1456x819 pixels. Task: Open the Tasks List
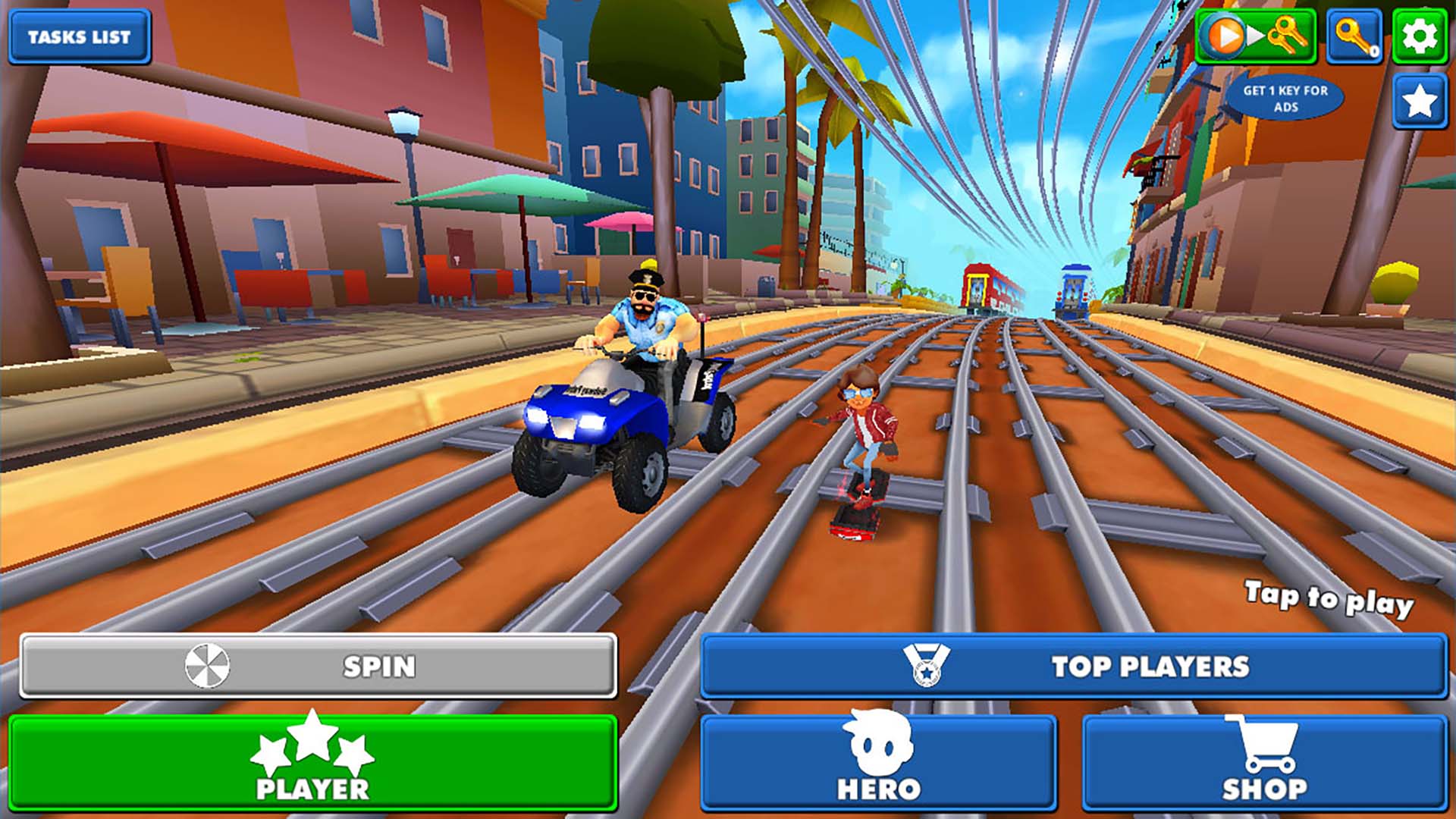(x=78, y=35)
